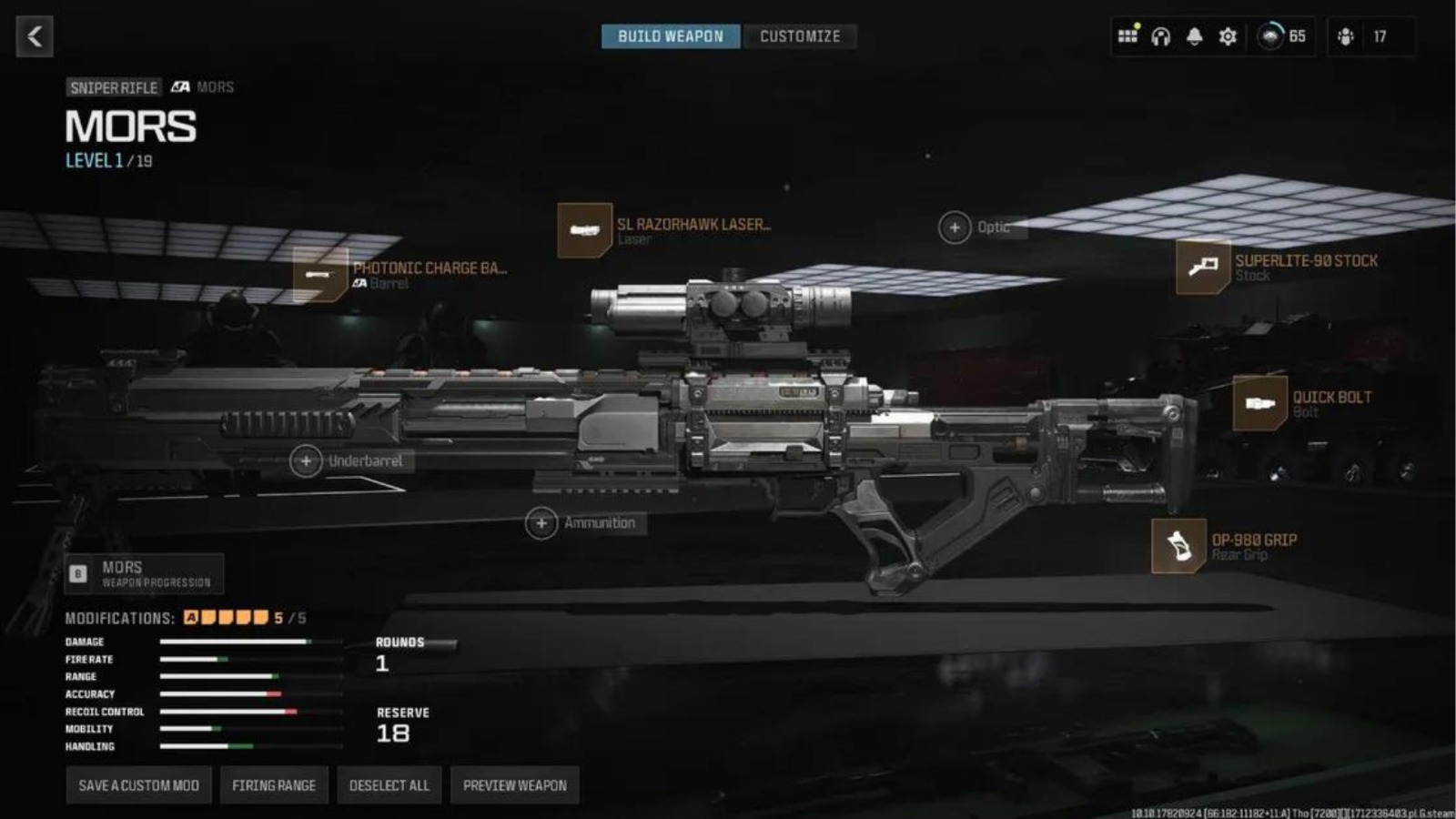This screenshot has width=1456, height=819.
Task: Click the Superlite-90 Stock attachment icon
Action: [x=1203, y=267]
